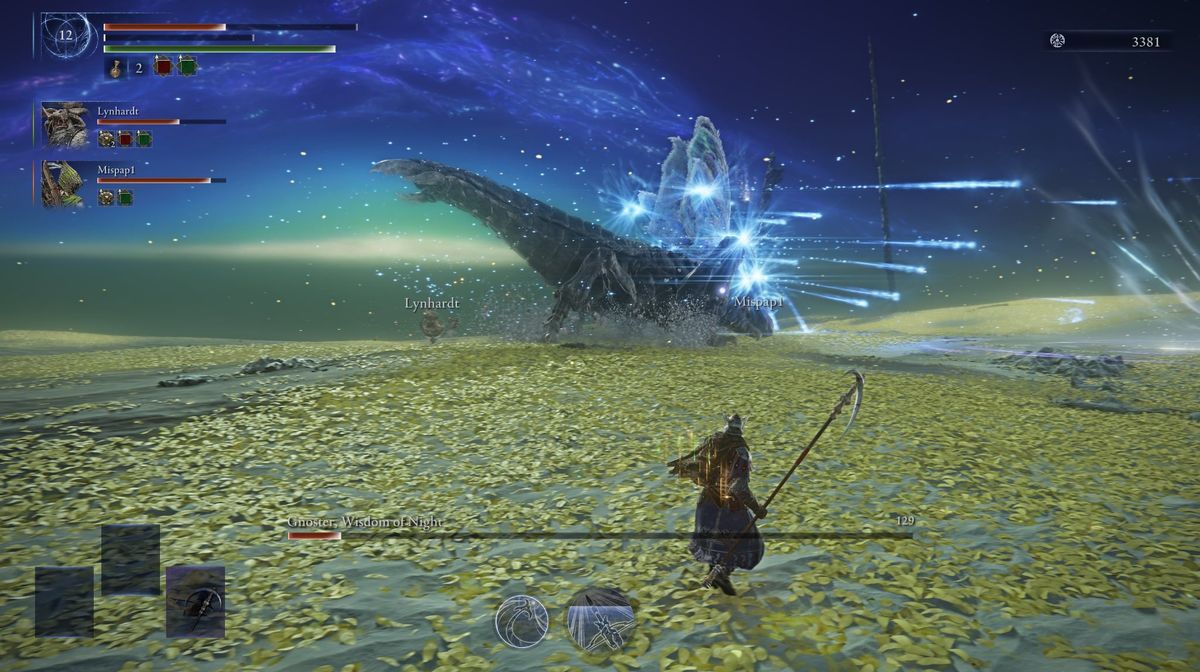Select the equipped scythe weapon slot
The width and height of the screenshot is (1200, 672).
click(195, 602)
